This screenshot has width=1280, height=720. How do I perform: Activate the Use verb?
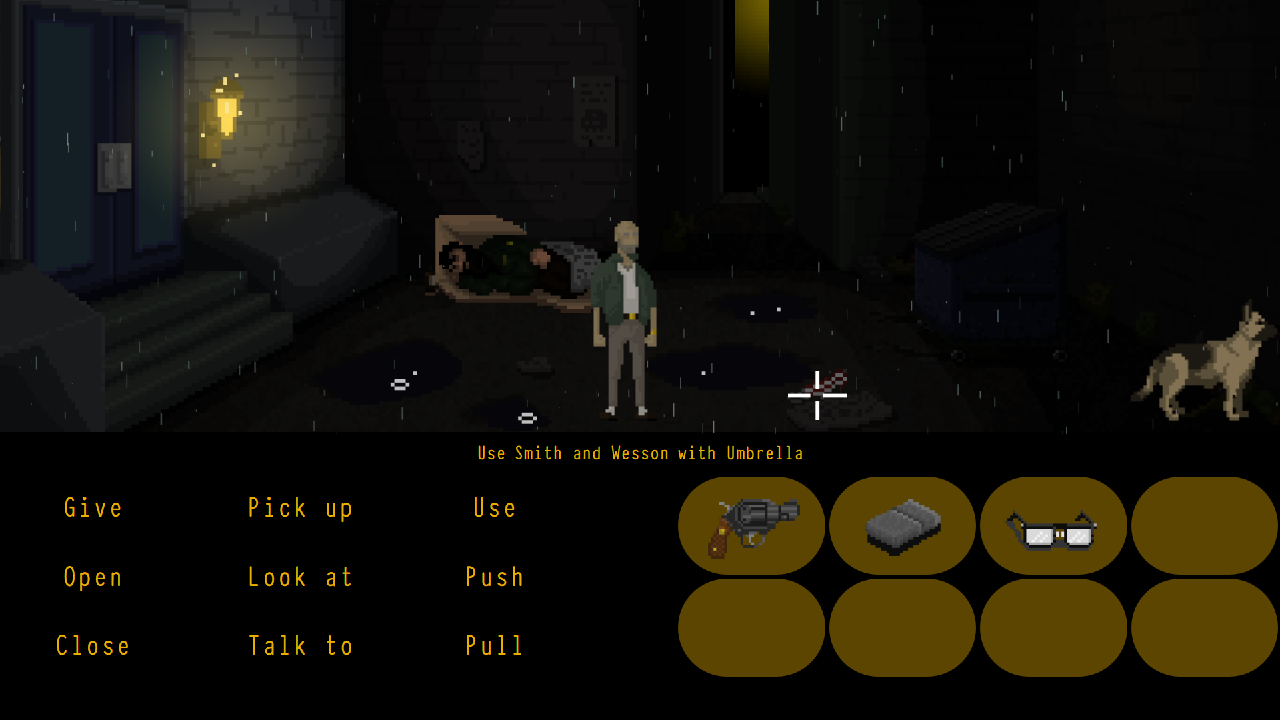coord(495,508)
